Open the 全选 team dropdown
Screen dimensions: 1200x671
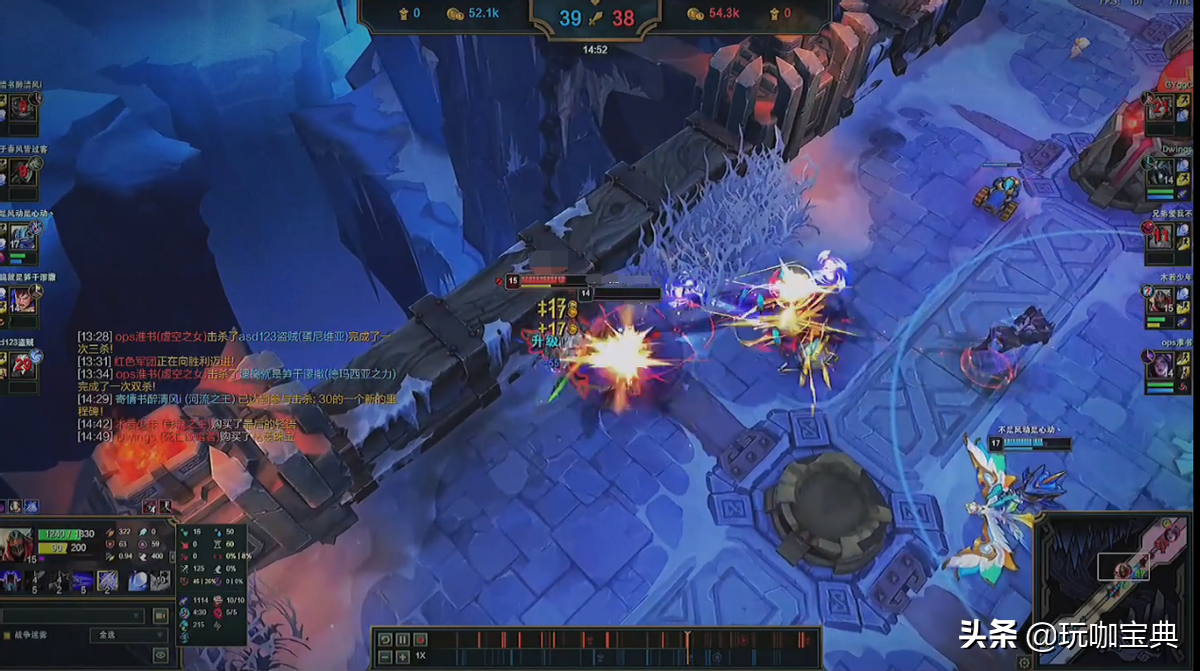[128, 635]
